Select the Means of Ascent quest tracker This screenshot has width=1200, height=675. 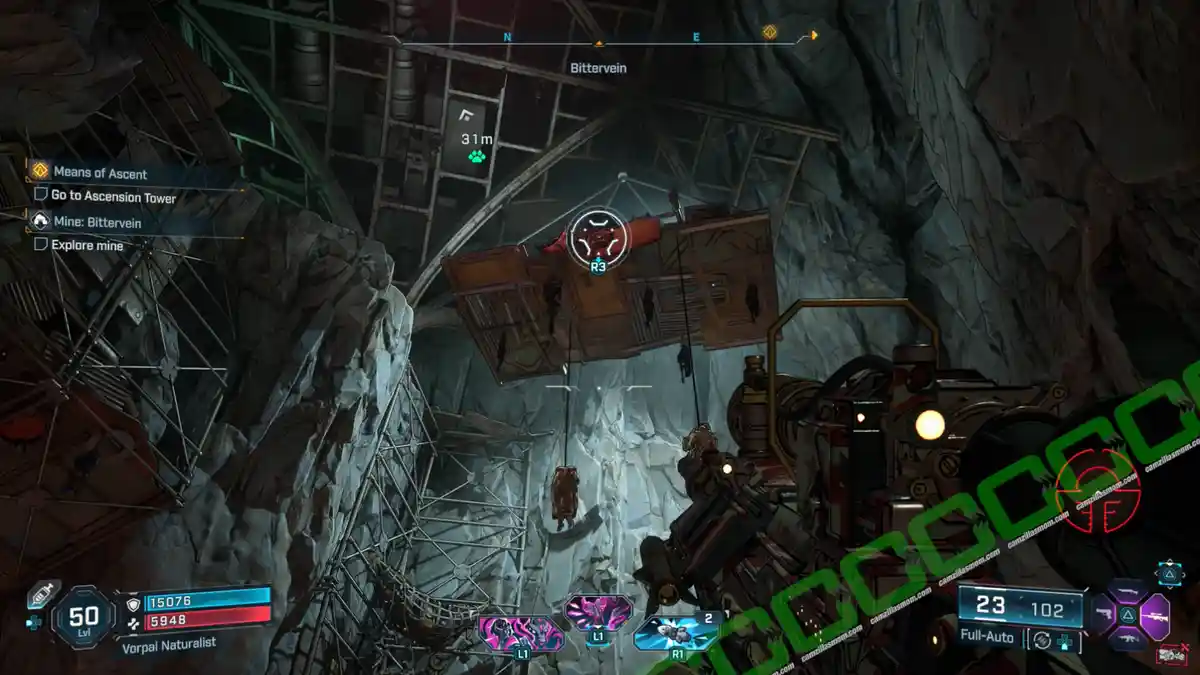click(100, 173)
